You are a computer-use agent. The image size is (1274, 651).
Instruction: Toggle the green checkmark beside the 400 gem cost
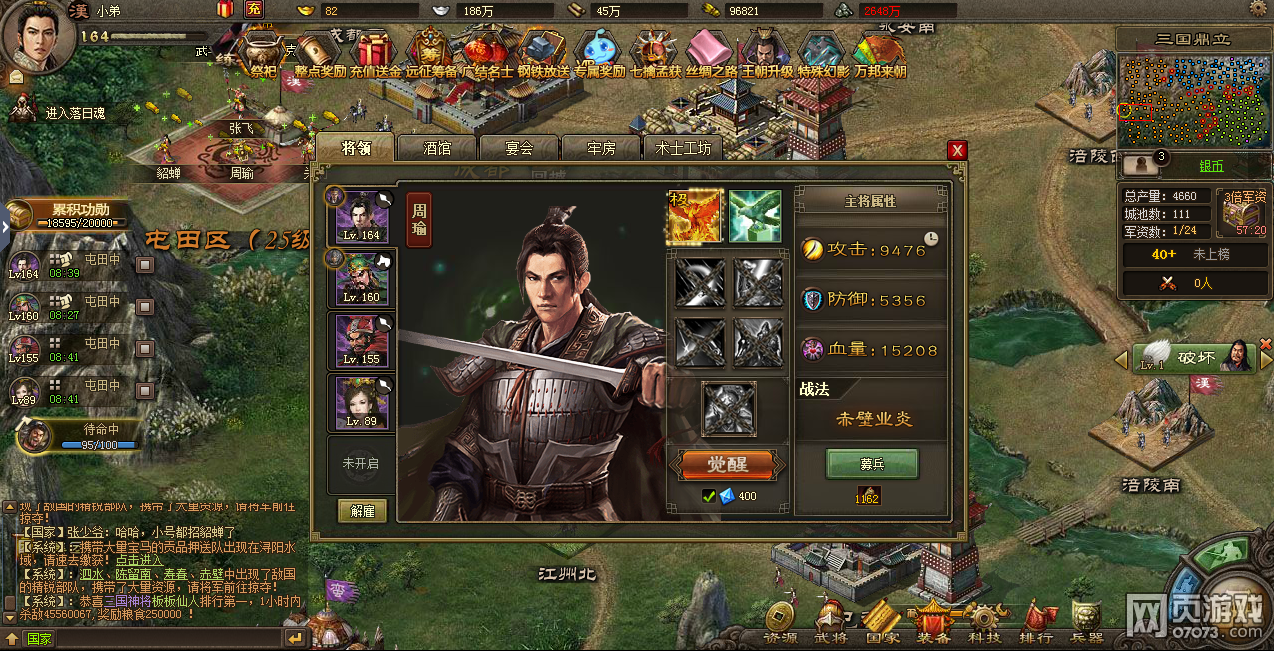coord(708,496)
